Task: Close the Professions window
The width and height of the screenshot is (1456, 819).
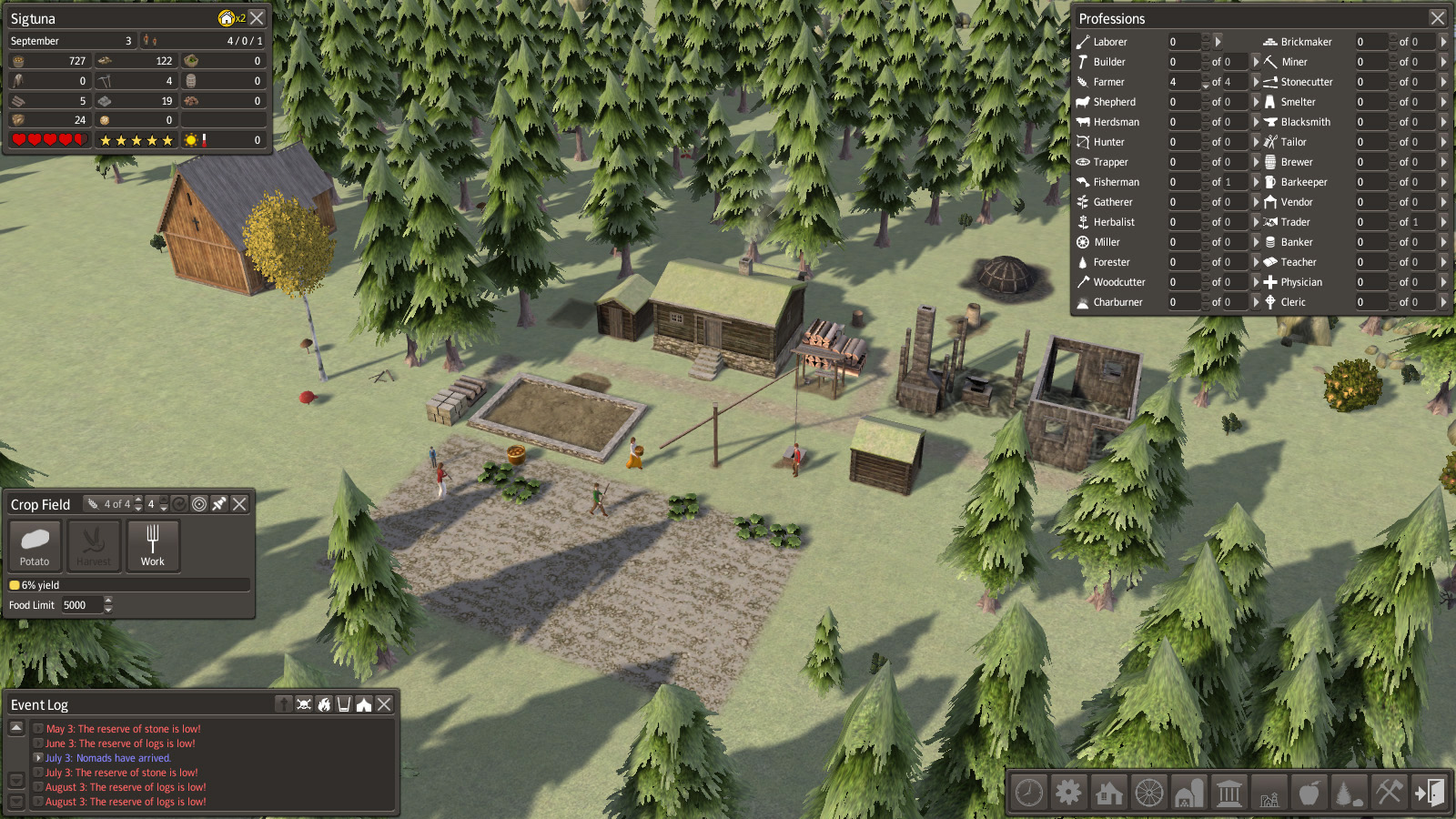Action: tap(1437, 18)
